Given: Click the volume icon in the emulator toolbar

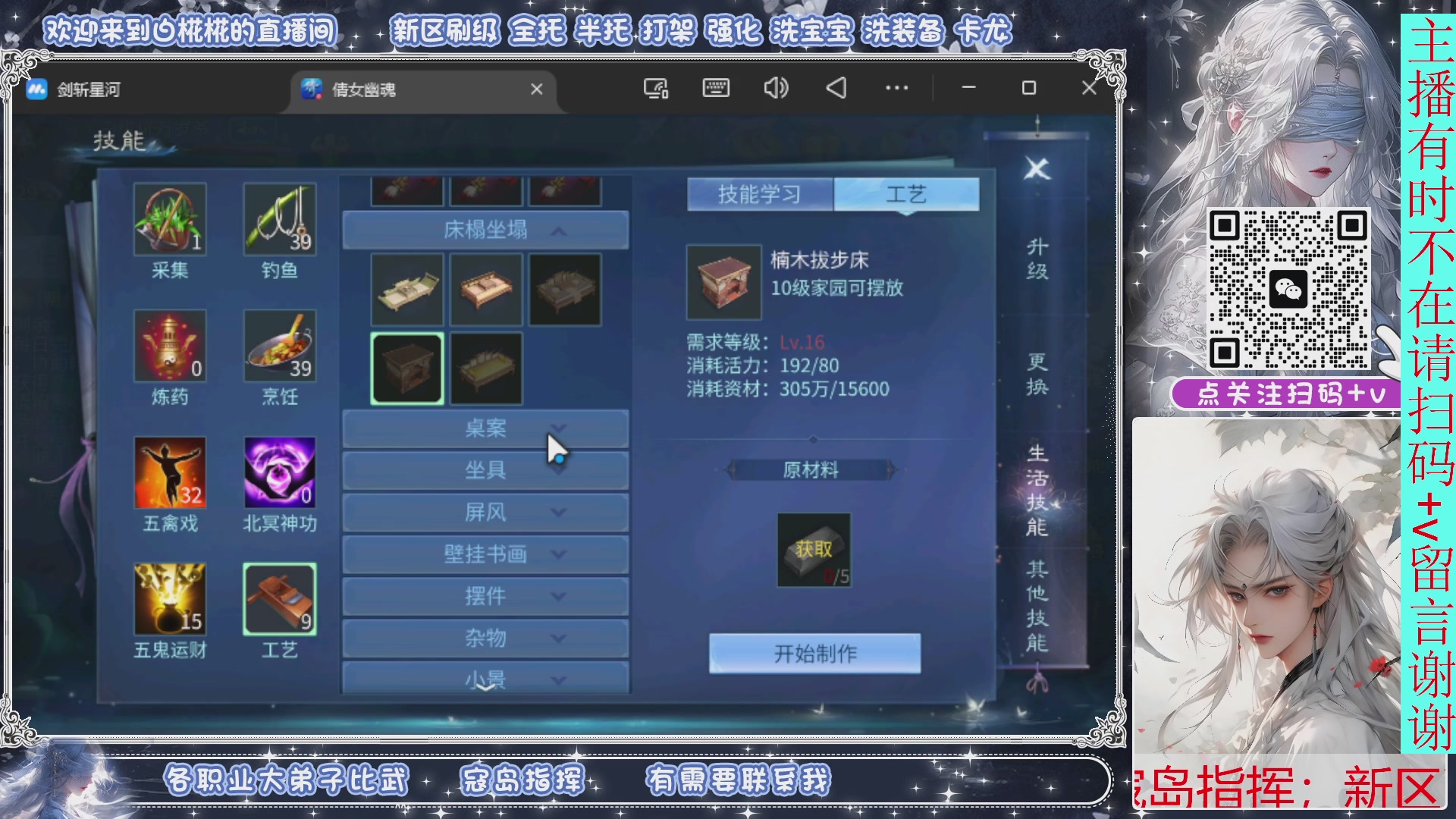Looking at the screenshot, I should pos(775,89).
